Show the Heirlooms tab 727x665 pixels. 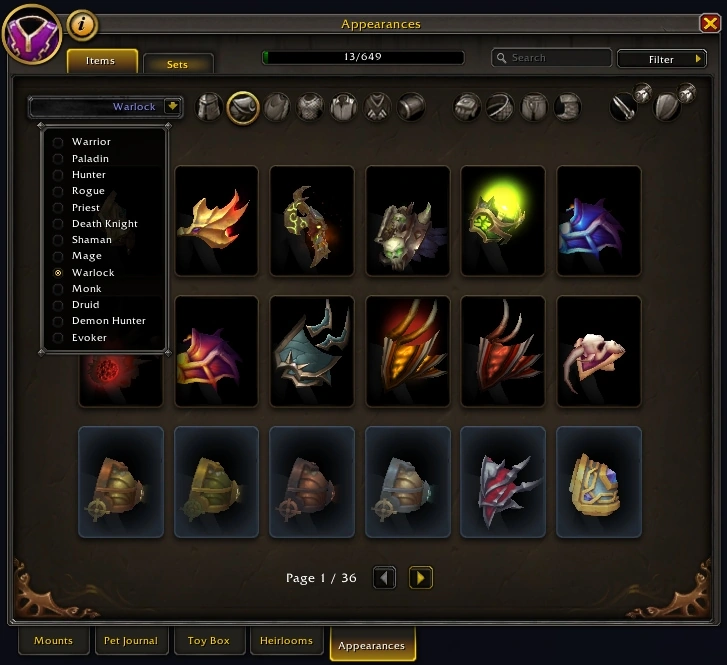[x=286, y=641]
